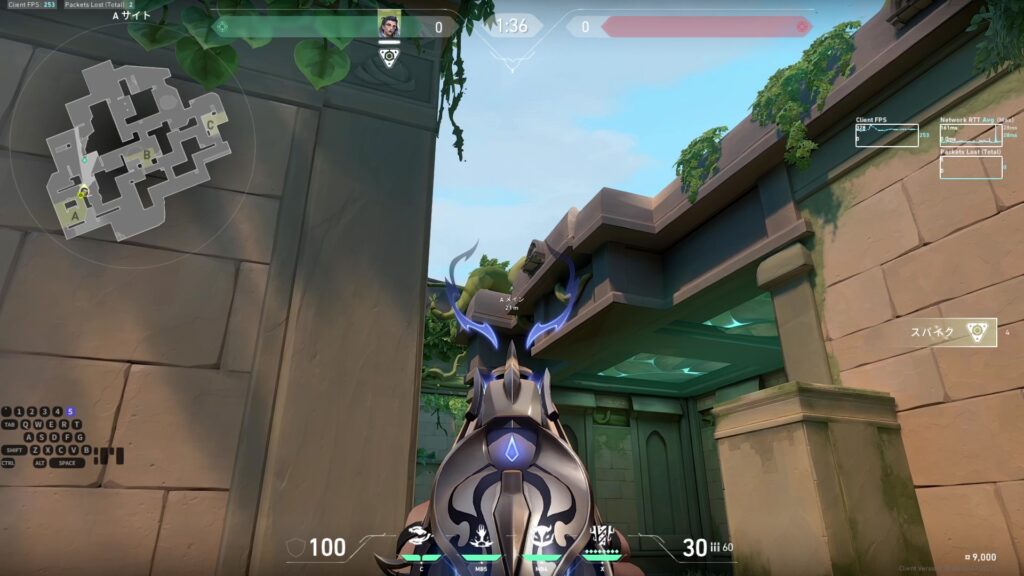
Task: Select the C site marker on minimap
Action: pos(209,124)
